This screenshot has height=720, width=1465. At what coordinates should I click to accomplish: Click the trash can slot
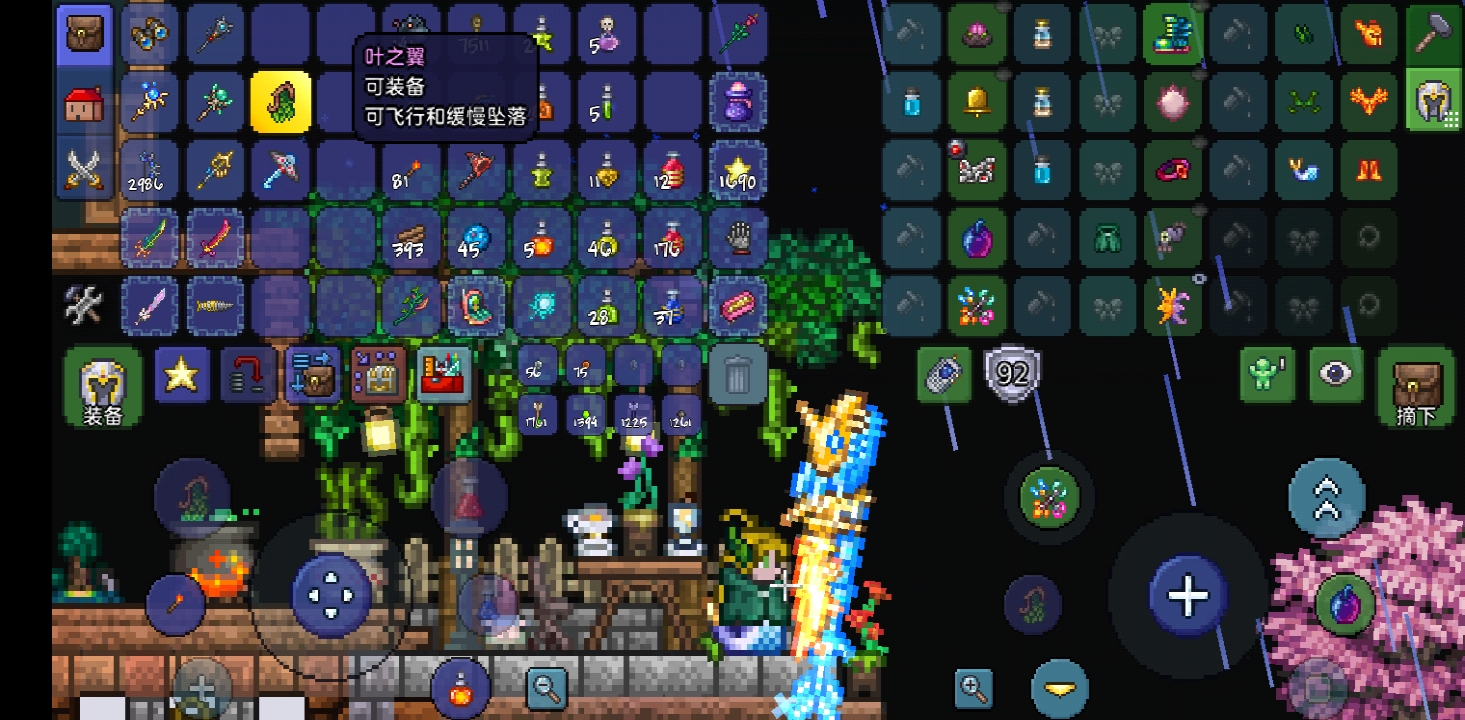coord(738,374)
